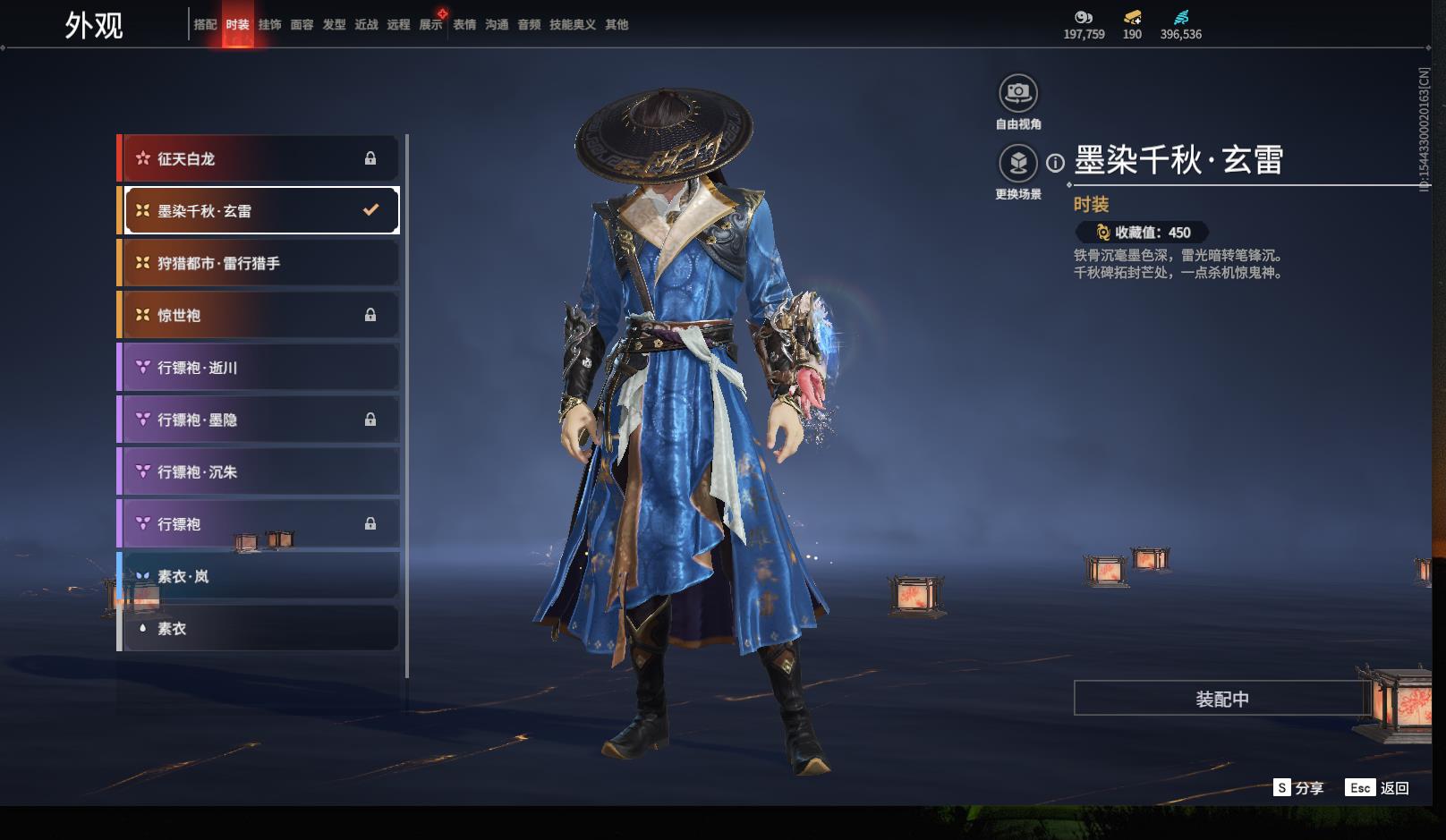Switch to the 搭配 tab
1446x840 pixels.
[205, 25]
